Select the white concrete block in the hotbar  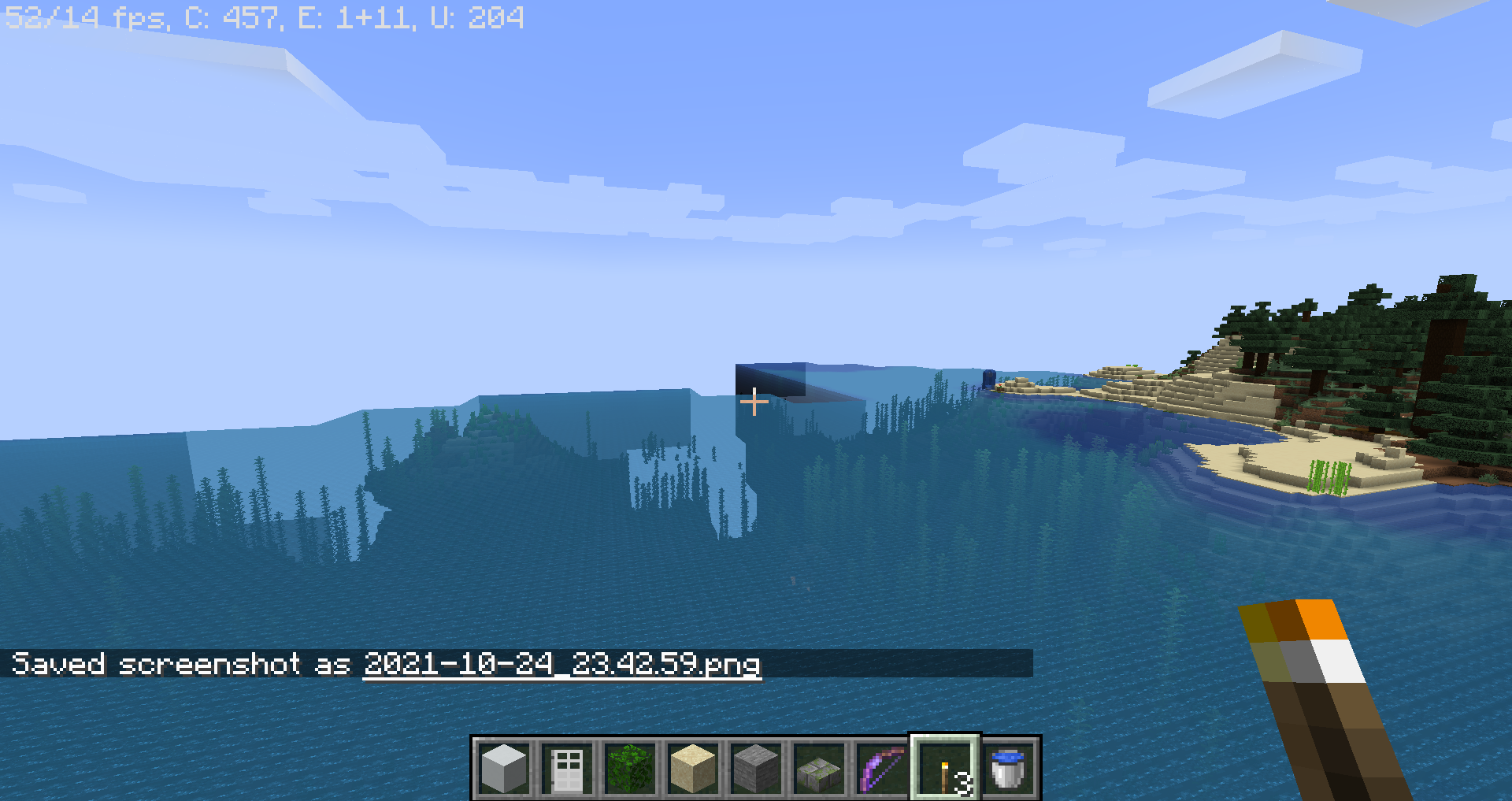502,768
